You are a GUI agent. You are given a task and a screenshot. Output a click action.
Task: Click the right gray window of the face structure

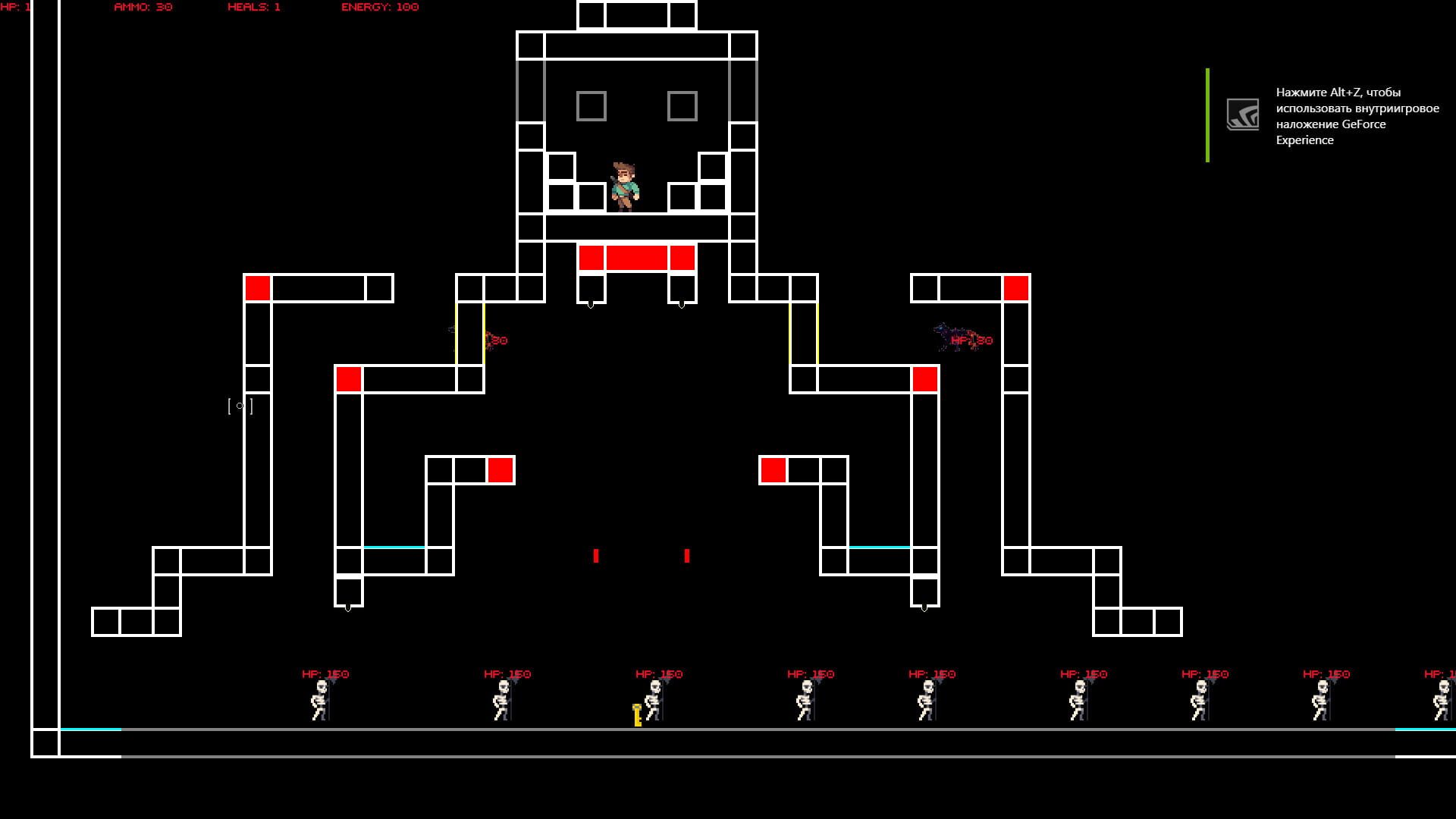pyautogui.click(x=682, y=106)
